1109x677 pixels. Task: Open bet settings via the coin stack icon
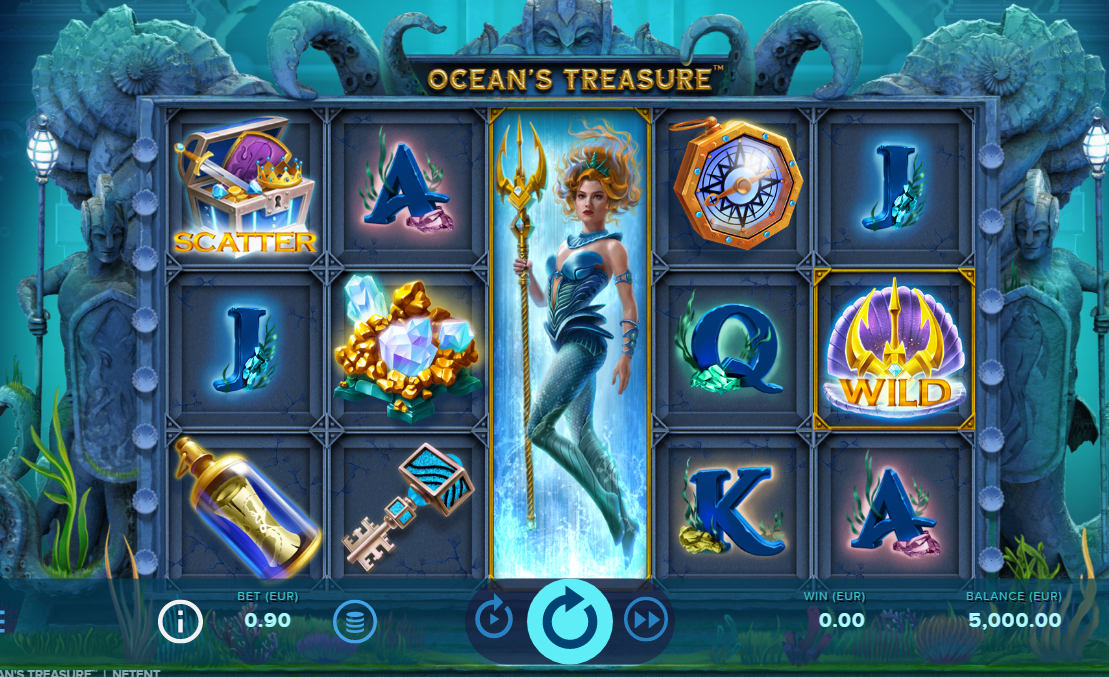point(355,622)
